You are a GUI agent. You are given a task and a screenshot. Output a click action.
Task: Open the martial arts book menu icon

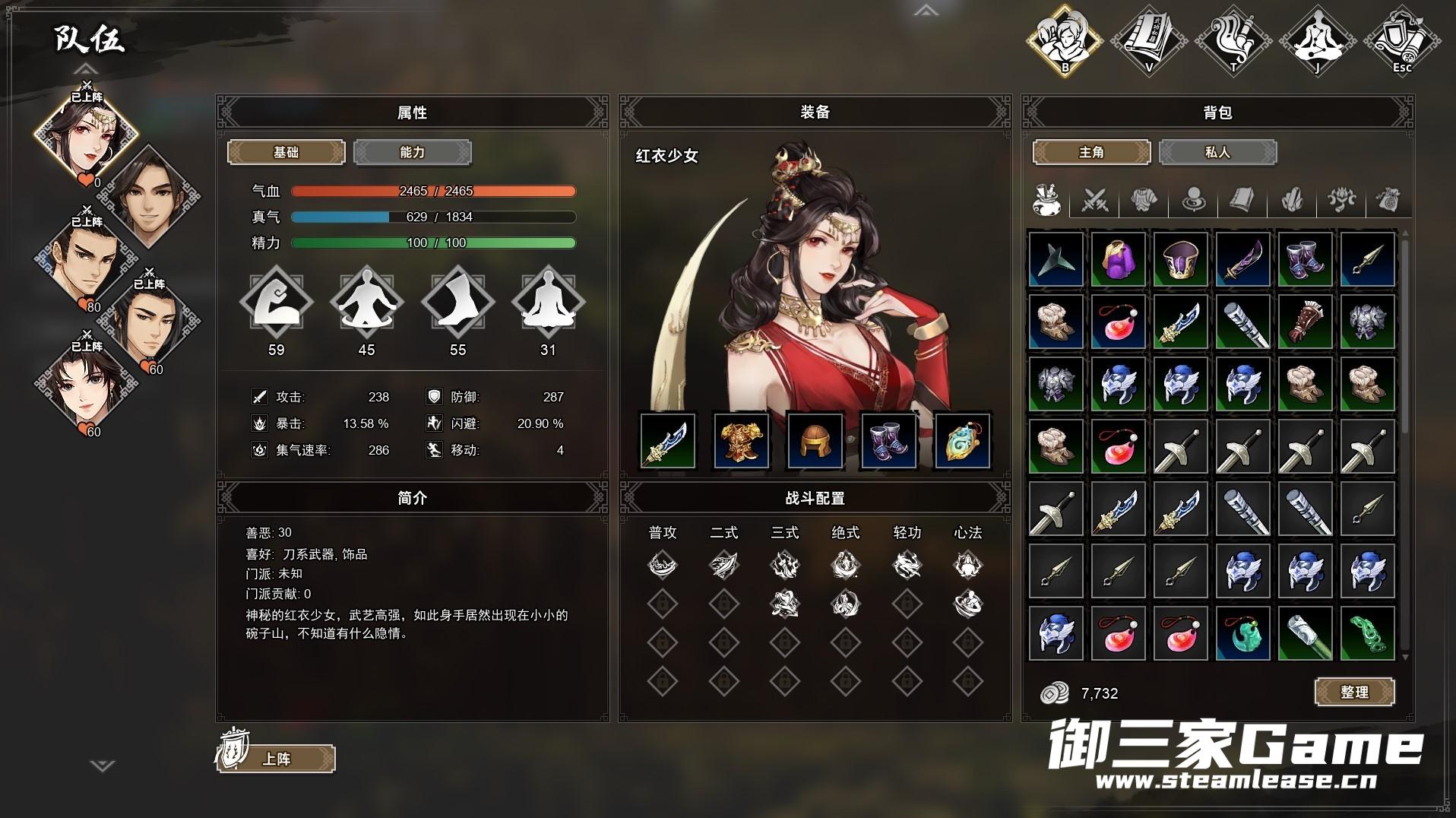click(1149, 40)
